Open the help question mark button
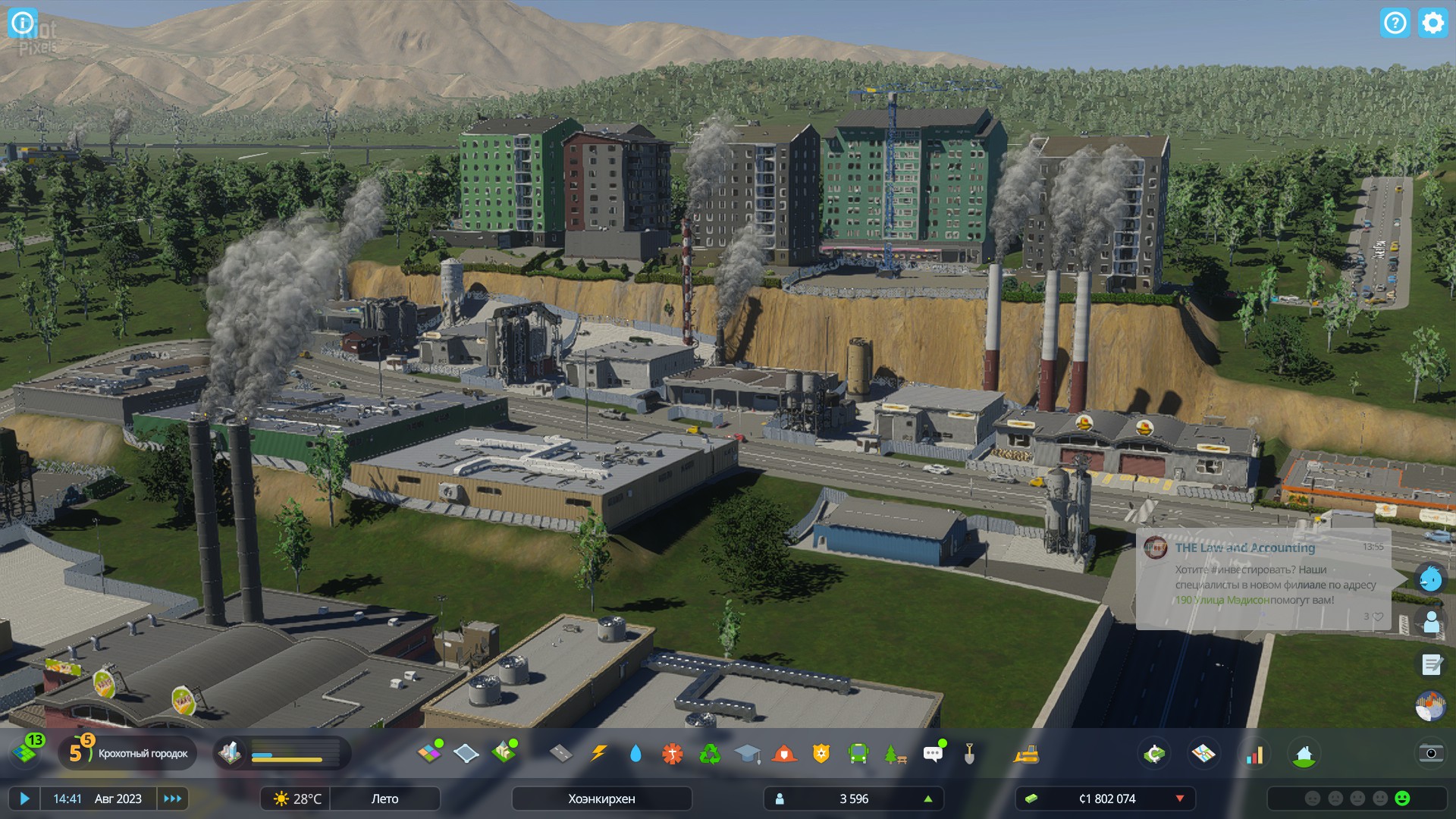This screenshot has height=819, width=1456. (x=1395, y=23)
